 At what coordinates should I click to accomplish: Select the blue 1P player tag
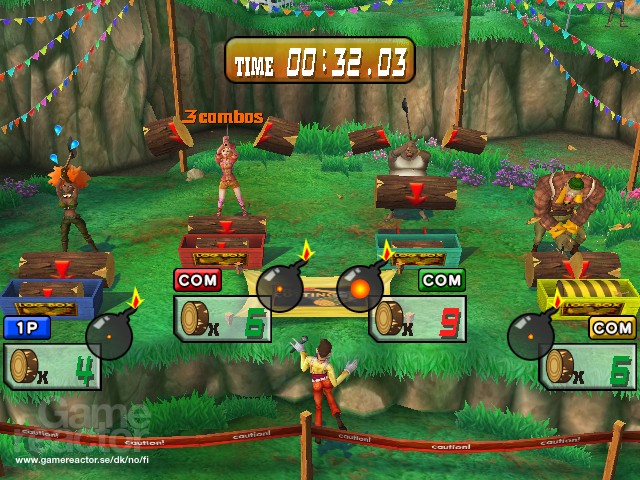[27, 327]
